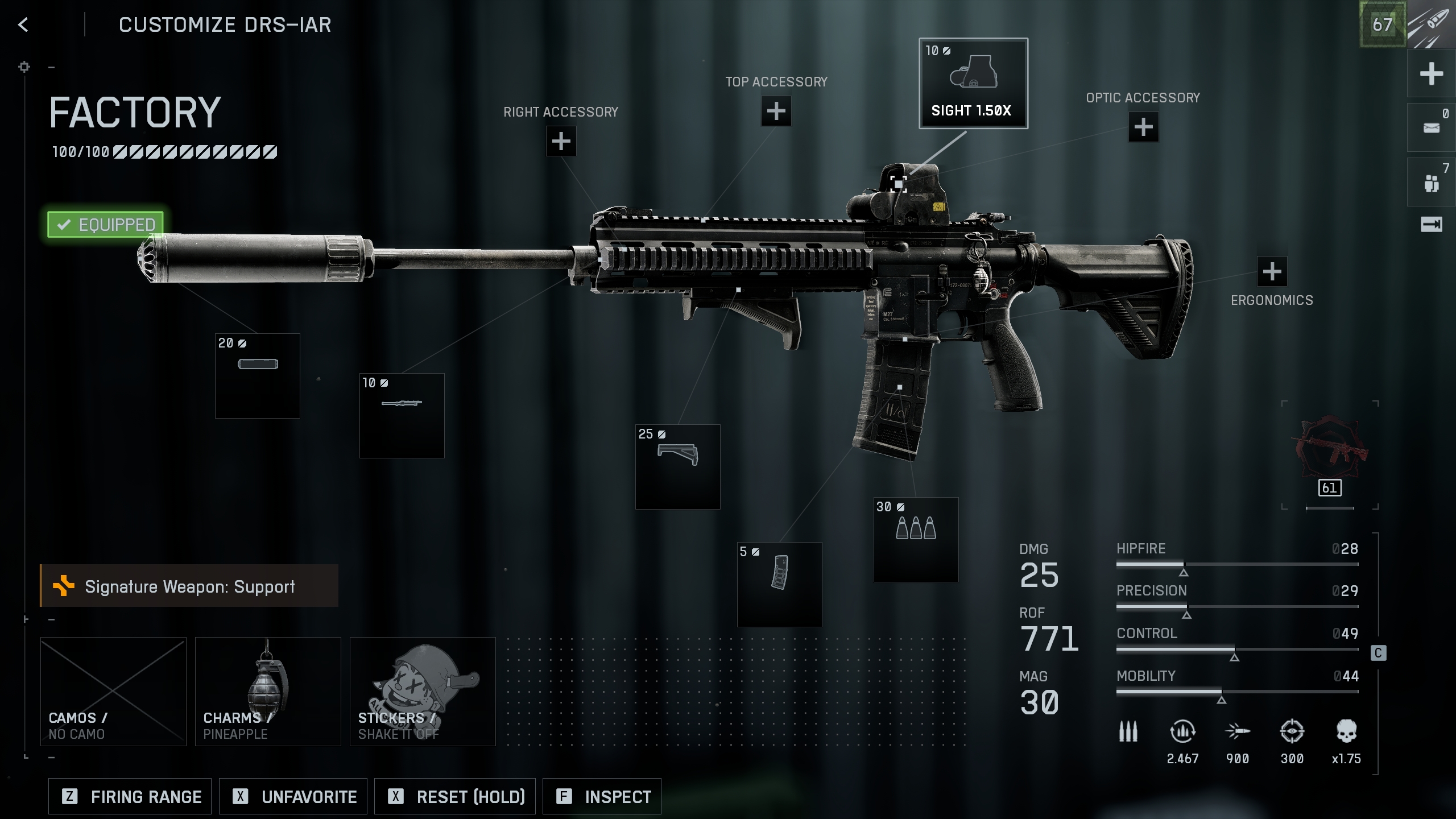Click the Unfavorite button
This screenshot has width=1456, height=819.
coord(293,797)
